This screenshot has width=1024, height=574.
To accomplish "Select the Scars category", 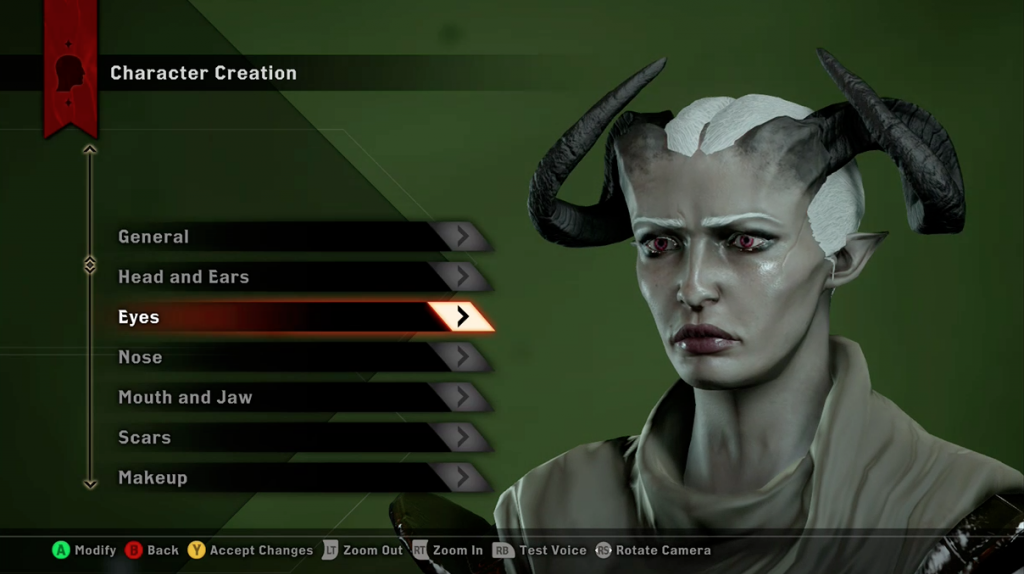I will pos(300,437).
